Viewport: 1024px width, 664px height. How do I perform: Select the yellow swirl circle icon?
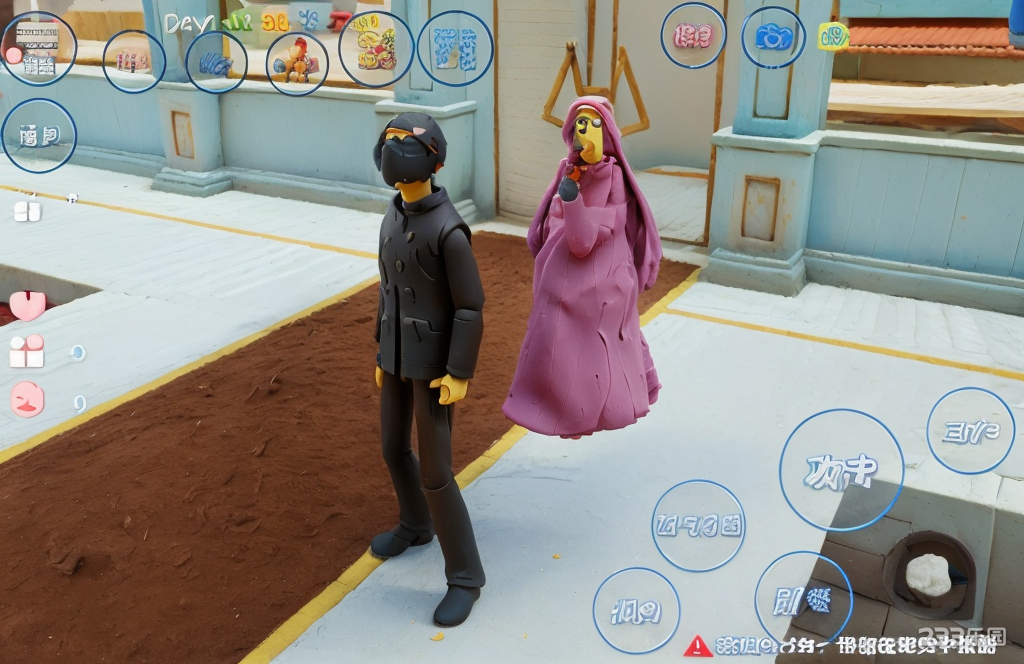click(x=376, y=48)
